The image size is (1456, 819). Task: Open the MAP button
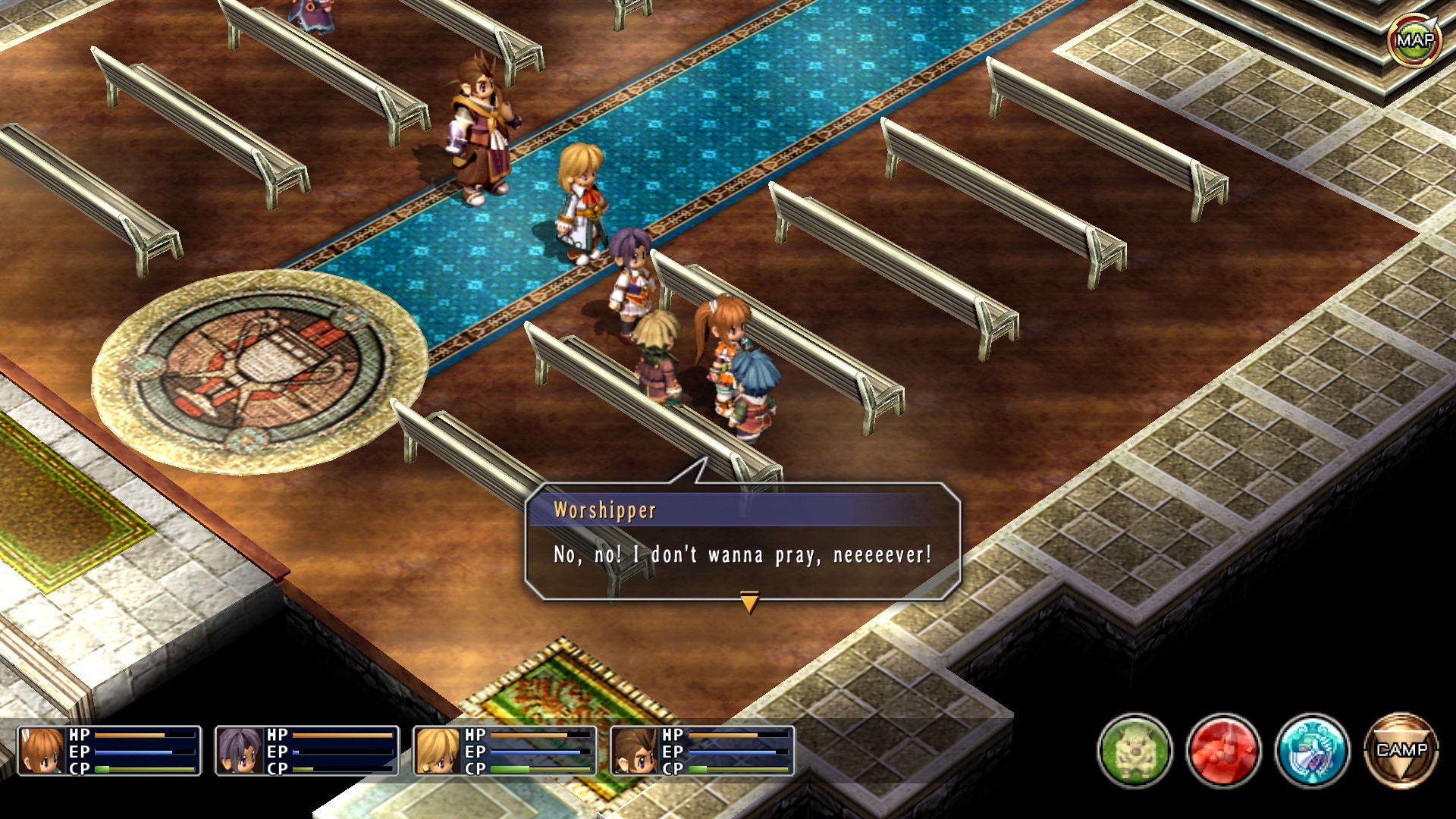1415,40
